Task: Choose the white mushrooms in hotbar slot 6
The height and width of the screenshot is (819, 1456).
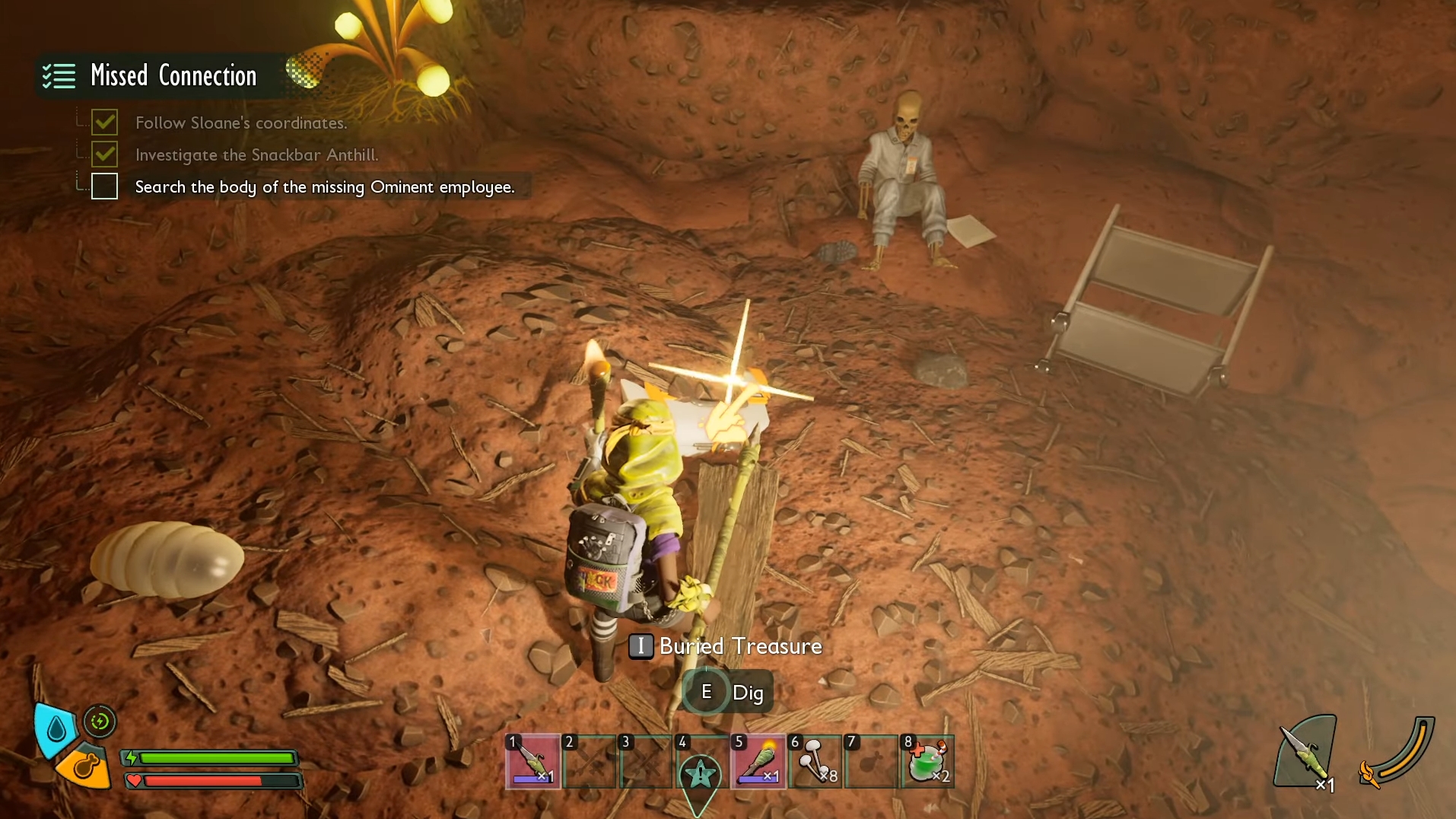Action: pos(815,761)
